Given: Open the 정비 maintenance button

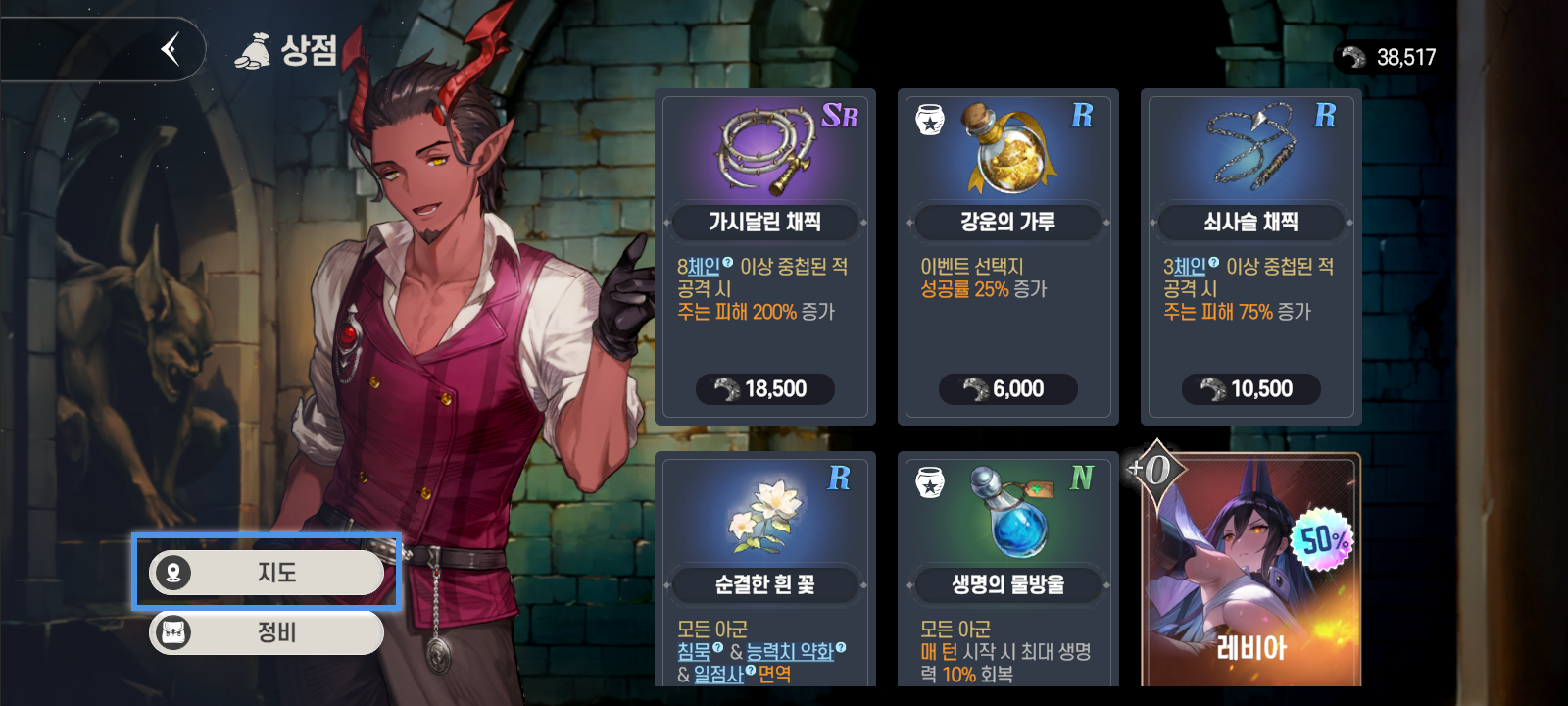Looking at the screenshot, I should click(267, 633).
